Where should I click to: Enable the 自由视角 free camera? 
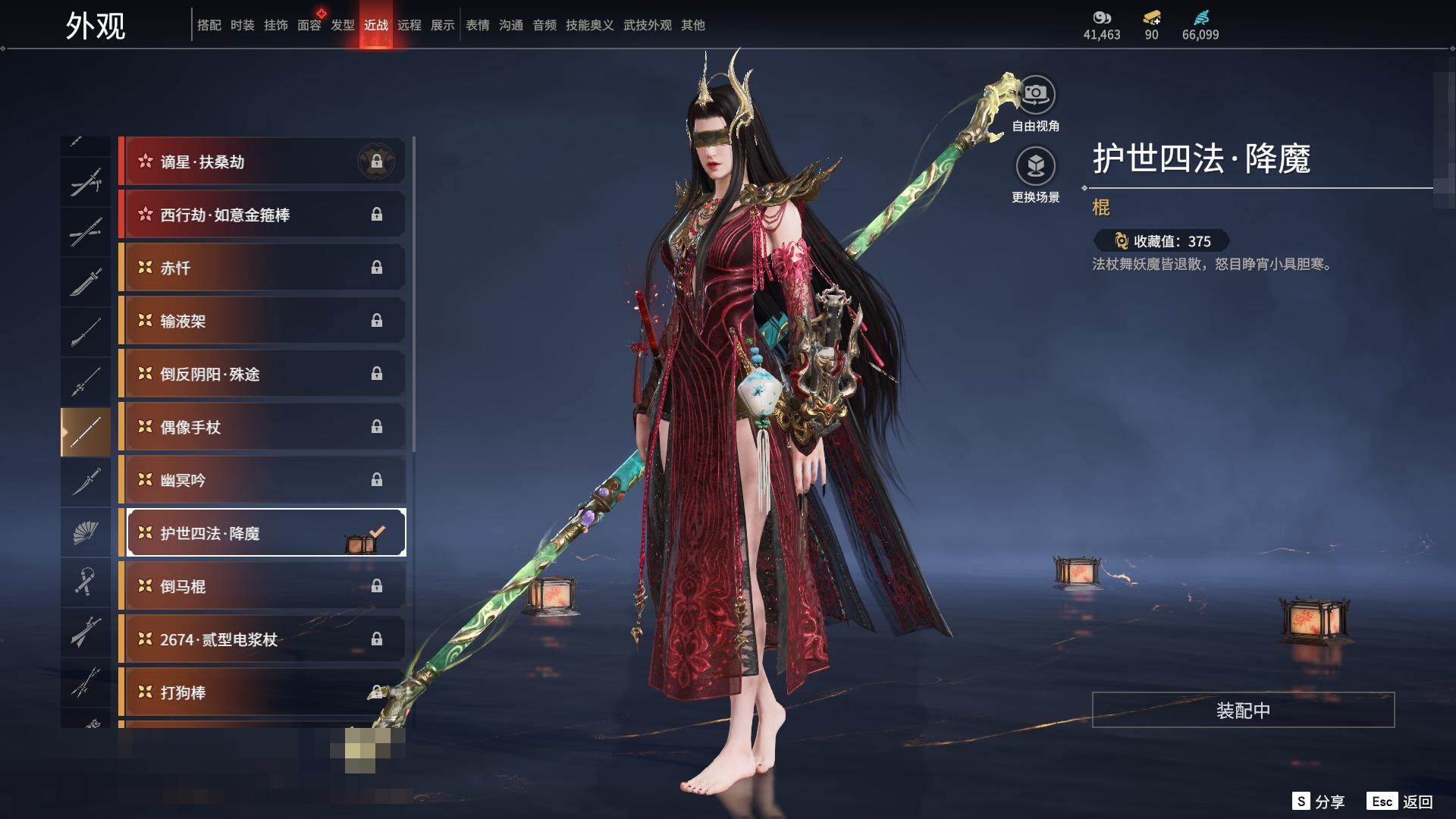click(x=1035, y=95)
